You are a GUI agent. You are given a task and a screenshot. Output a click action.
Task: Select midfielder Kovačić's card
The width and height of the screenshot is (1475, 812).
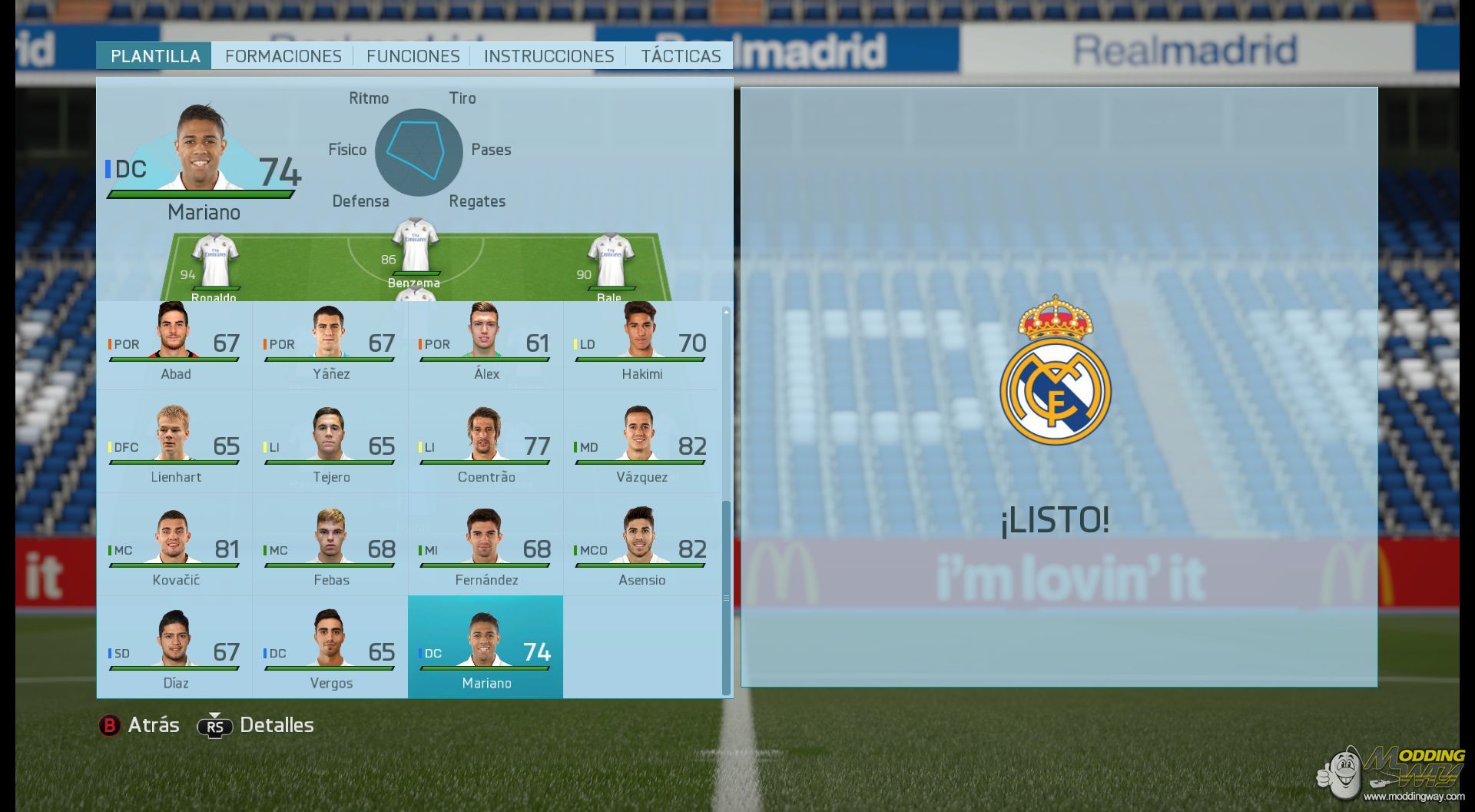pos(175,552)
